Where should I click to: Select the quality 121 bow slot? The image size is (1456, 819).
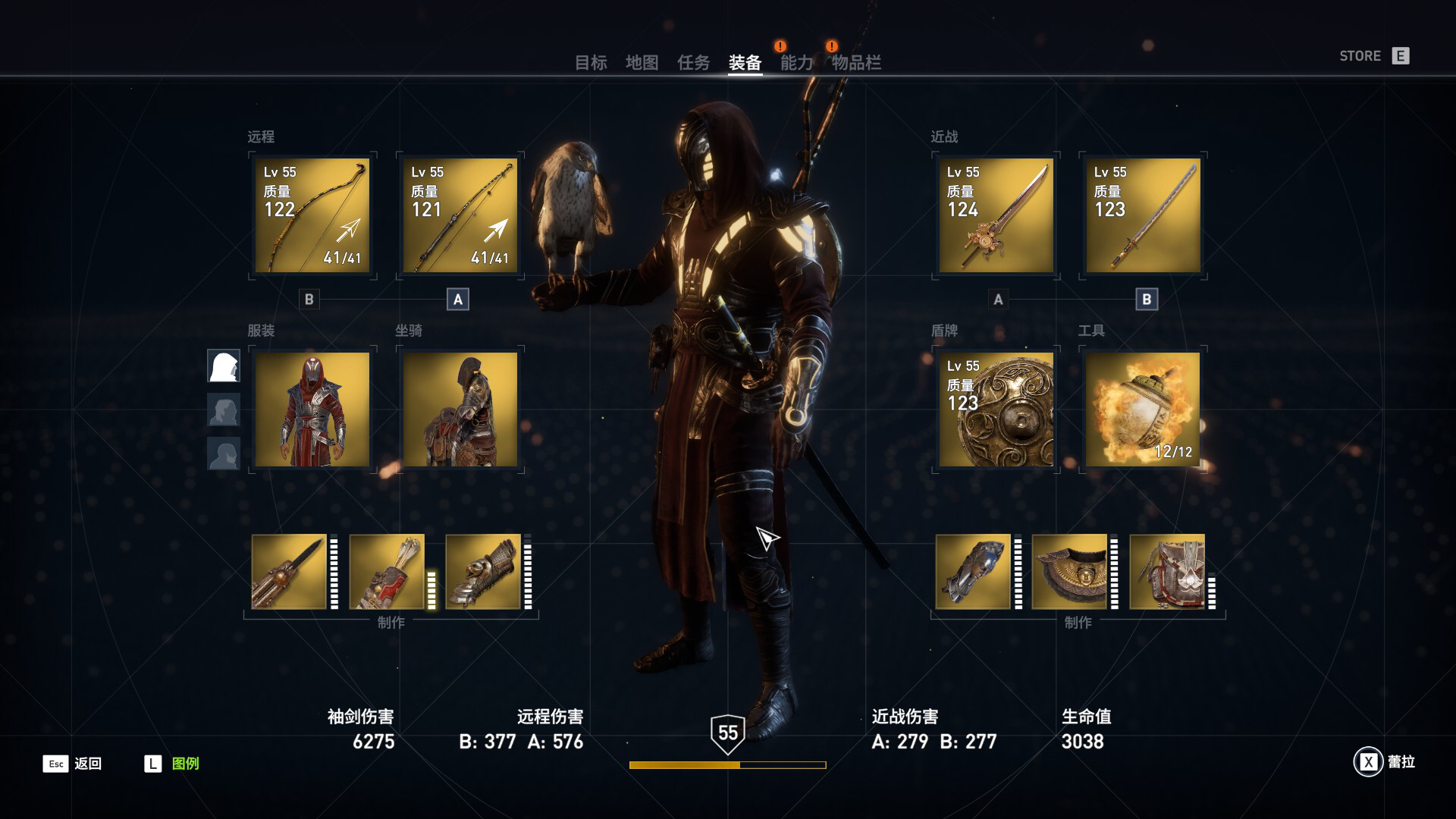460,215
